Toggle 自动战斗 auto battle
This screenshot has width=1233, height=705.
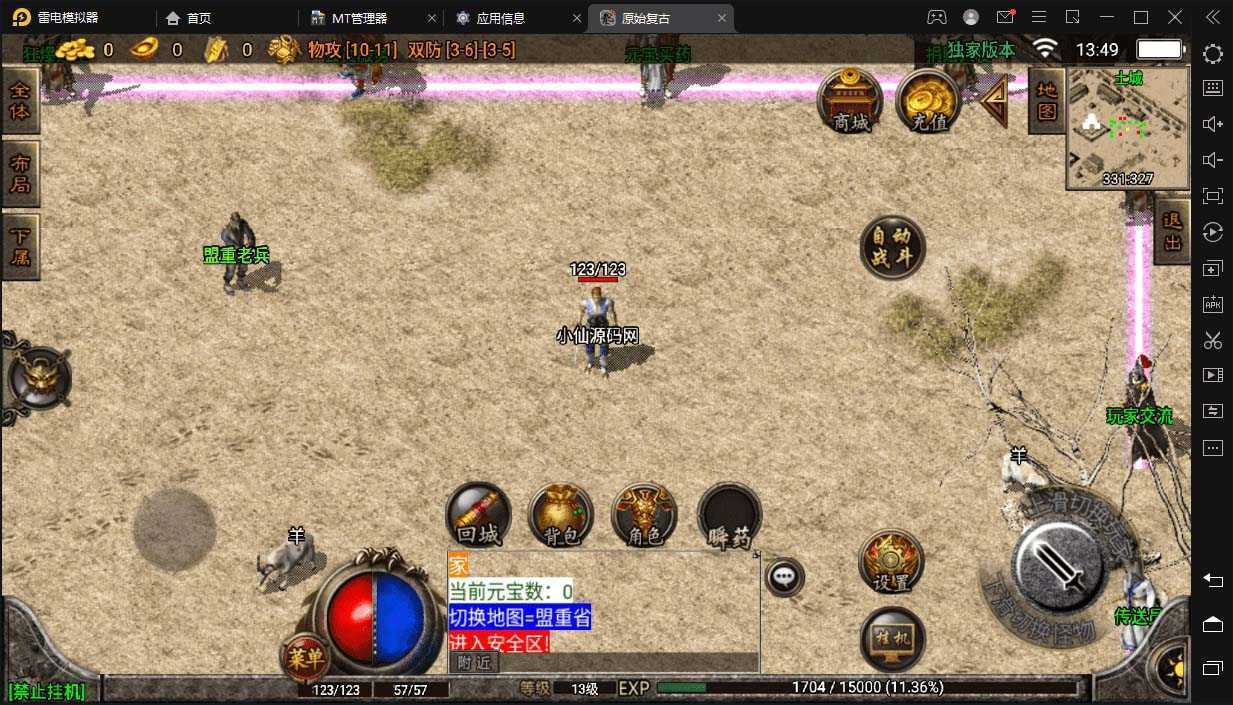(x=892, y=246)
